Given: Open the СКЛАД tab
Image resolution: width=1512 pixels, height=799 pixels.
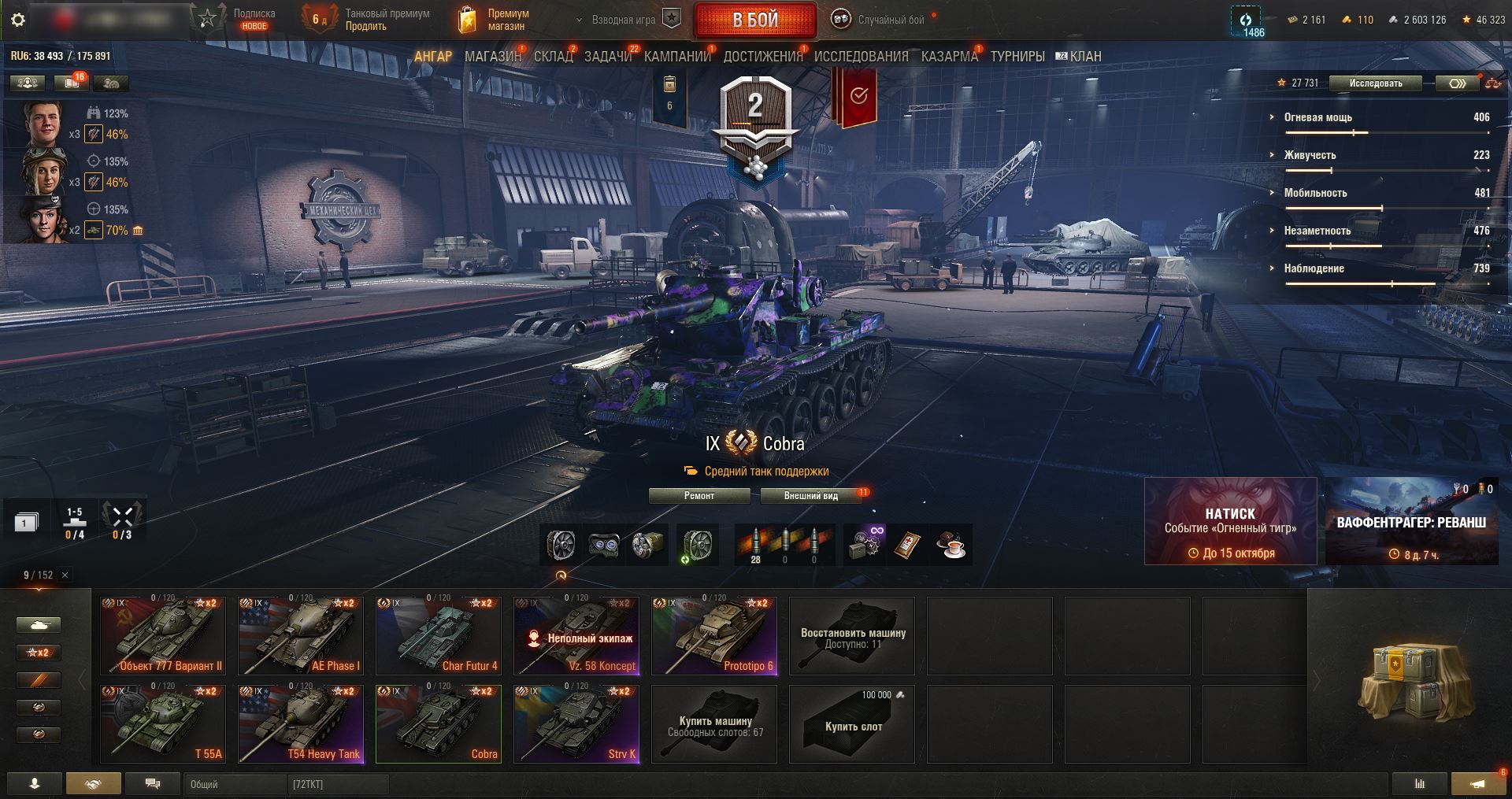Looking at the screenshot, I should point(553,57).
